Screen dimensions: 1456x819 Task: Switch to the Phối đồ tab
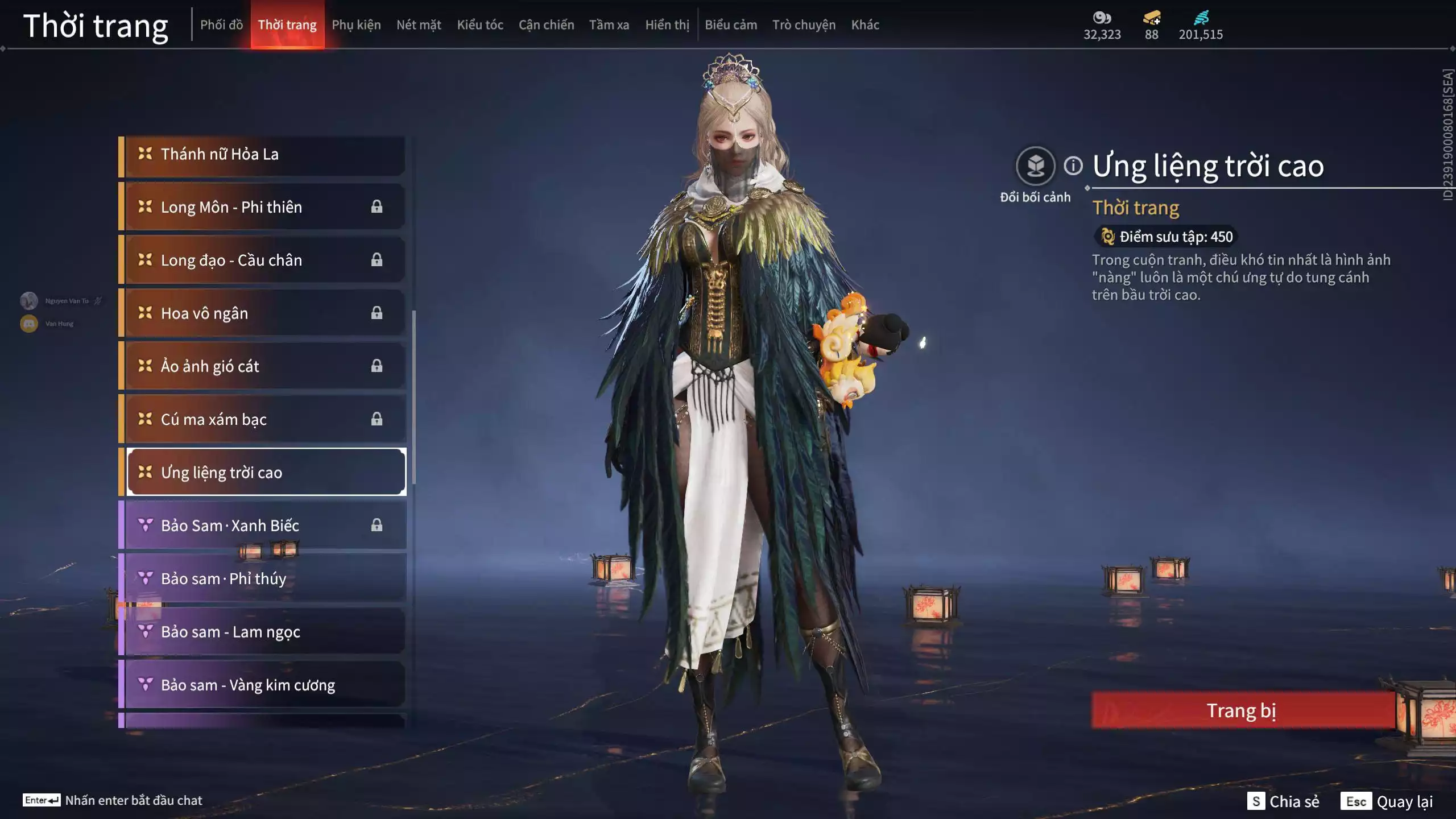[x=221, y=25]
